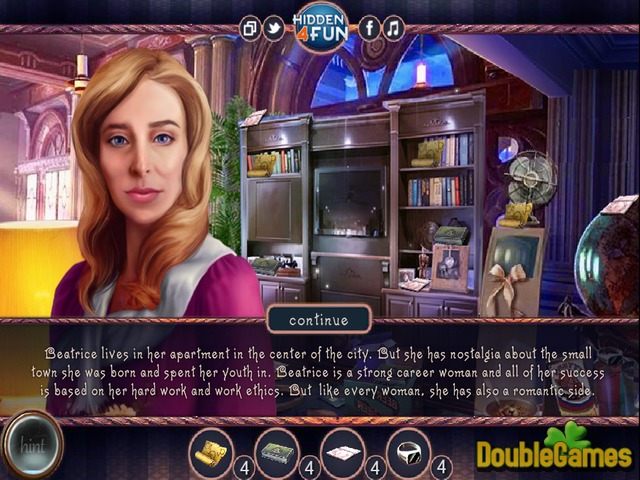The image size is (640, 480).
Task: Select the green book item slot
Action: 277,451
